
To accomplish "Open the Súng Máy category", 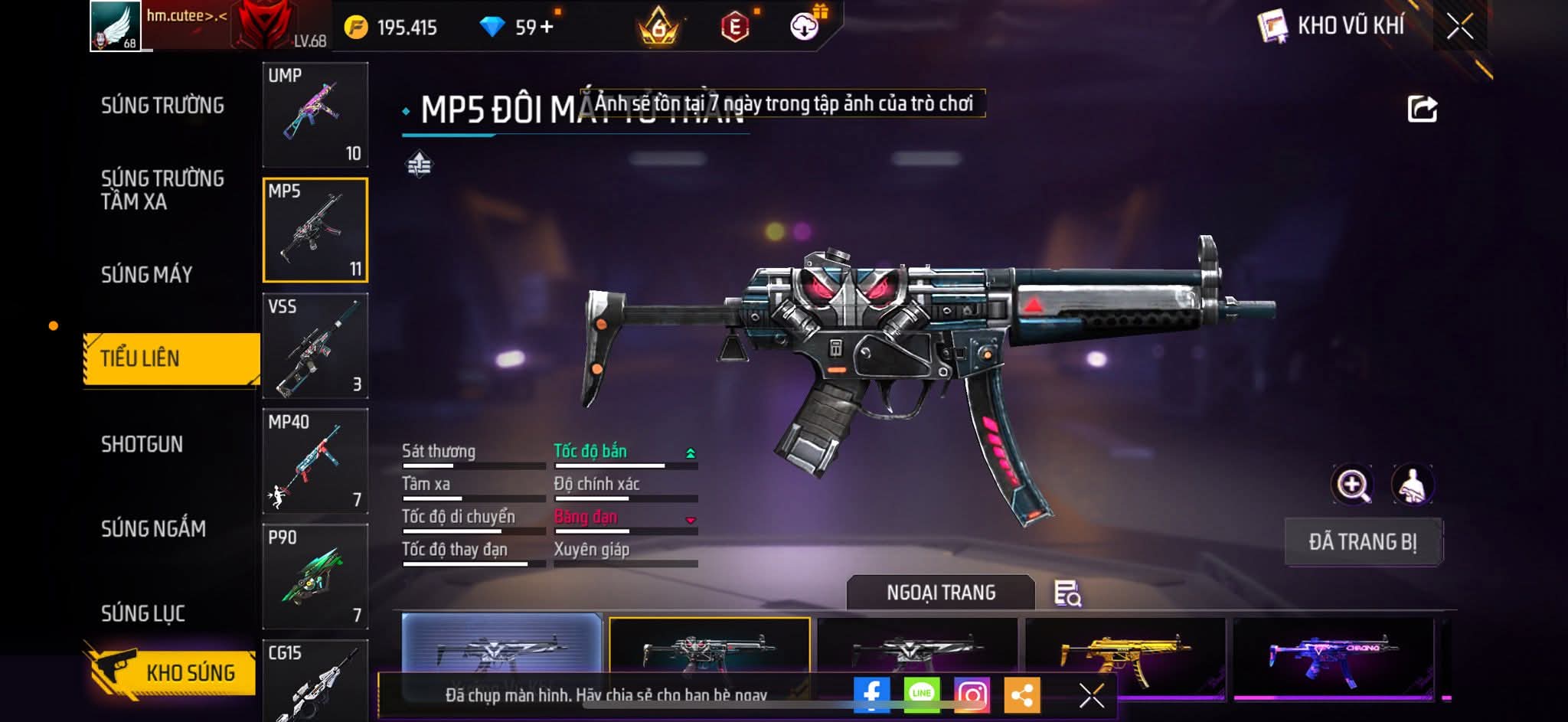I will tap(147, 275).
